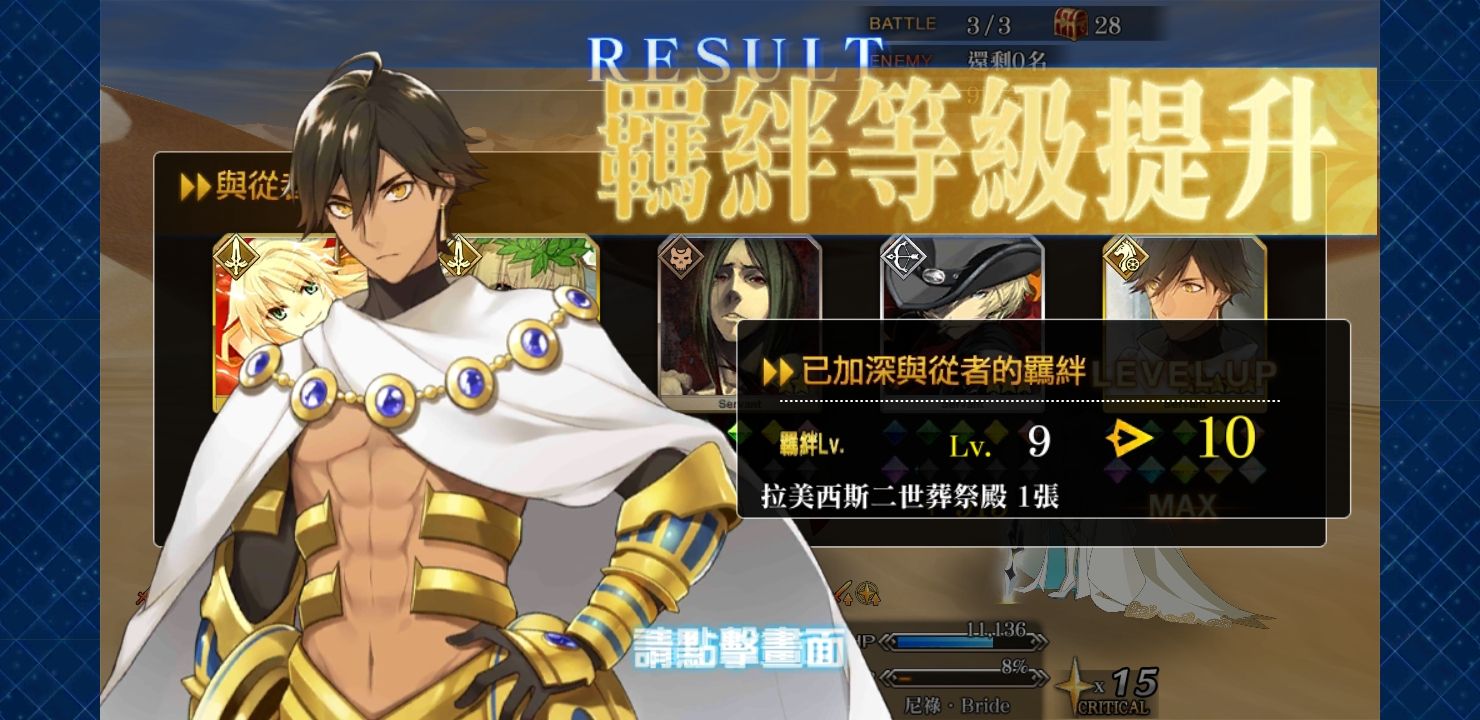
Task: Select the Rider Ozymandias servant portrait
Action: tap(1184, 280)
